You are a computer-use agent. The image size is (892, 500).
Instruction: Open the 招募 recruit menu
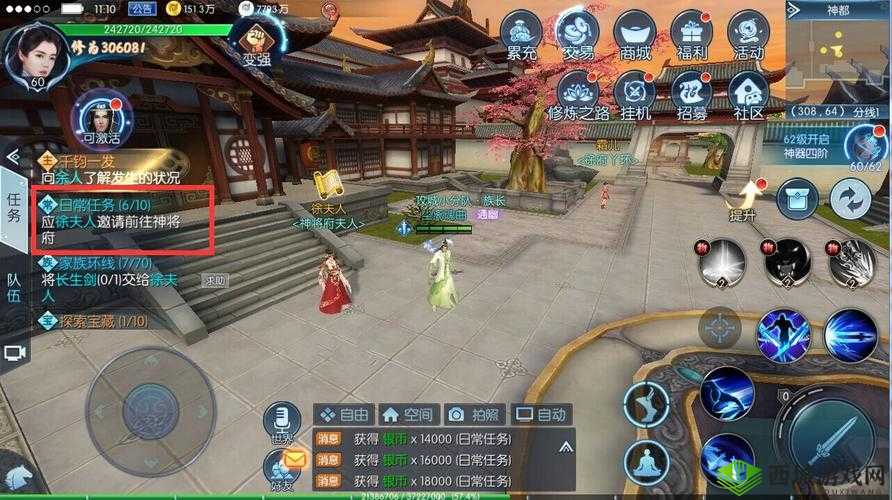[x=692, y=95]
